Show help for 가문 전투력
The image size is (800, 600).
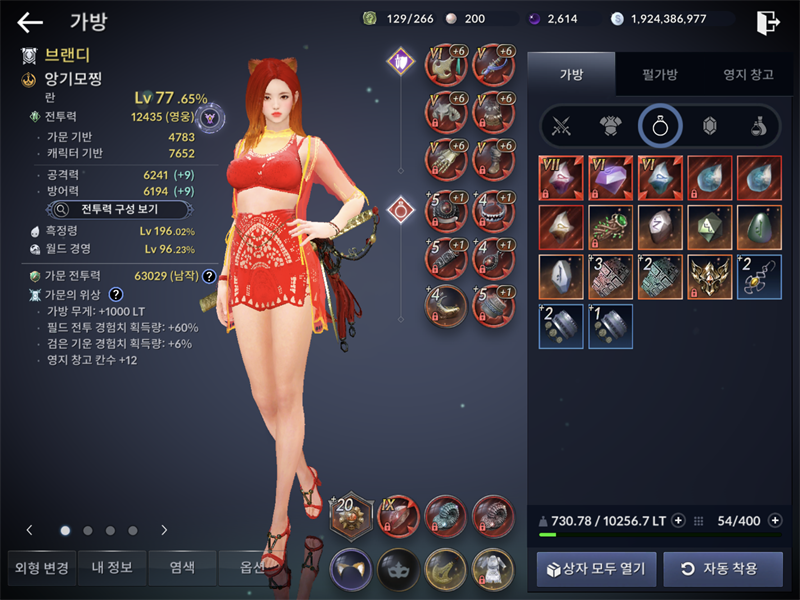coord(209,276)
